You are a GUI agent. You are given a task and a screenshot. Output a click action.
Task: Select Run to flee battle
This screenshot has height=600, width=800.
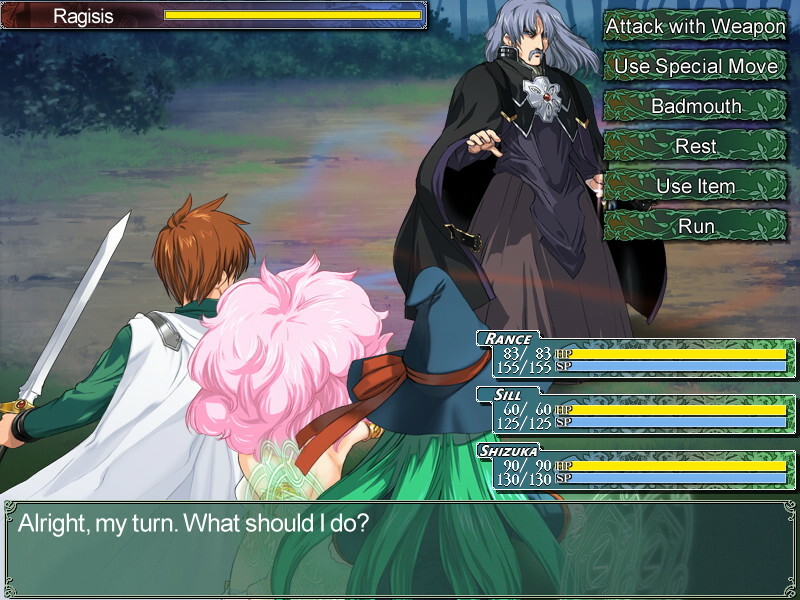pos(696,226)
